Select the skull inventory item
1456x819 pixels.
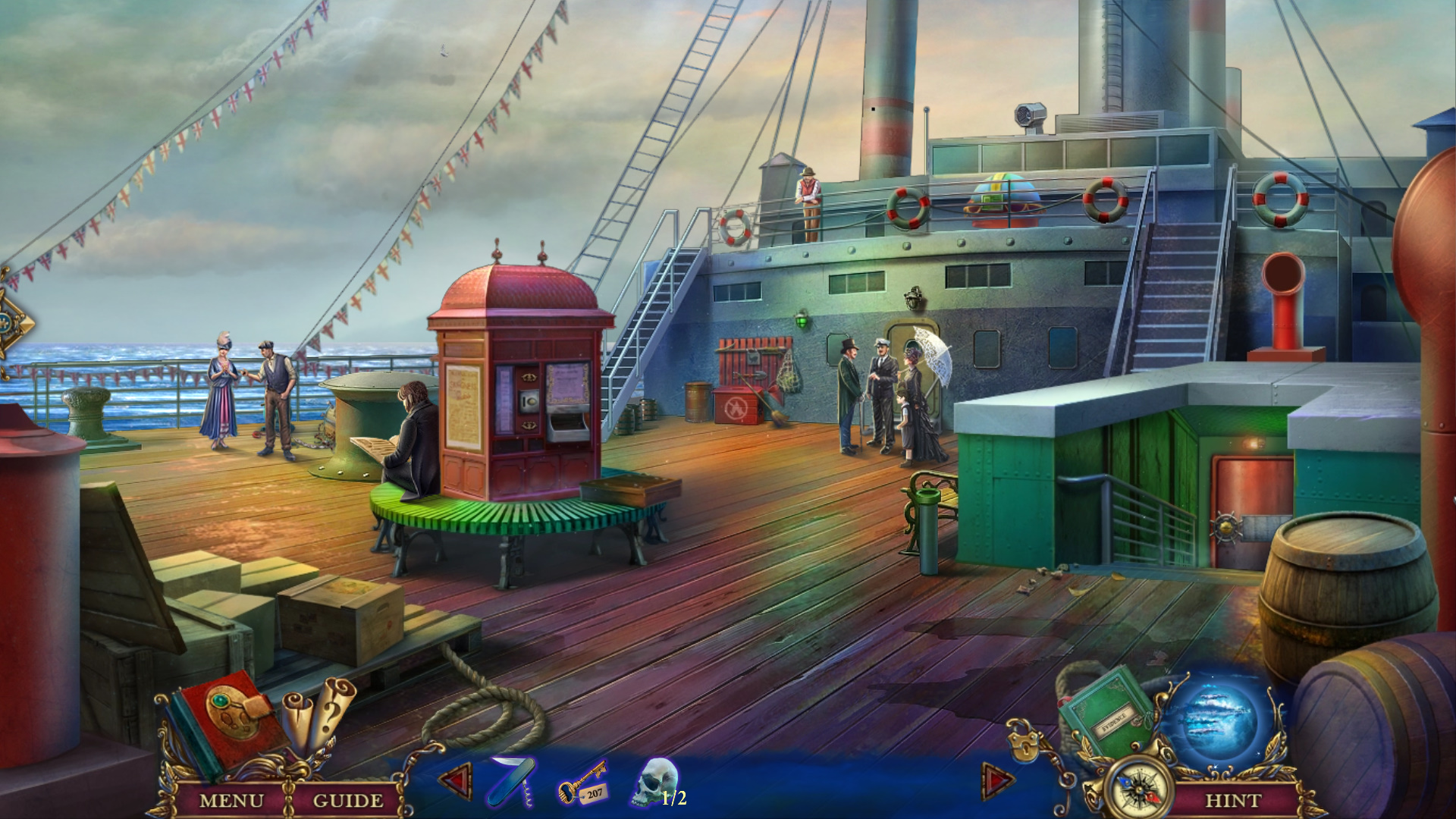(x=654, y=781)
